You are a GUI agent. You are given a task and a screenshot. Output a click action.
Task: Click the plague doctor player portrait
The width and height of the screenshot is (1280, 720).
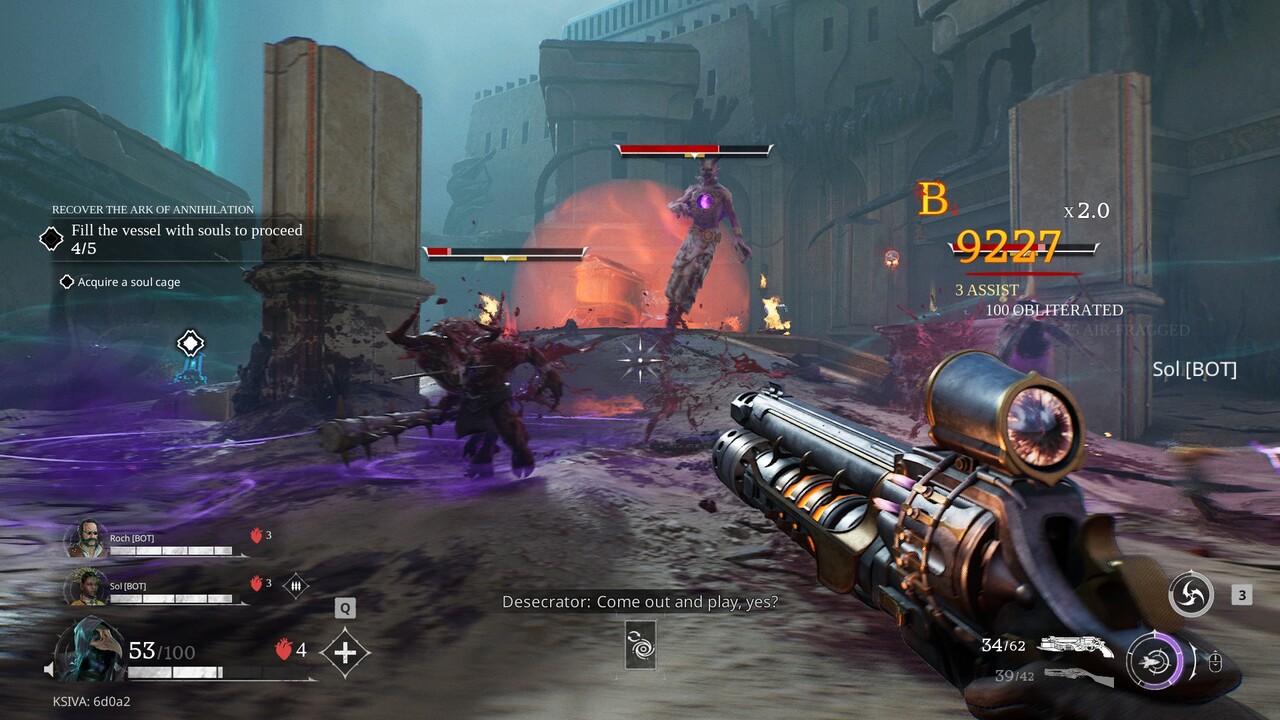91,649
